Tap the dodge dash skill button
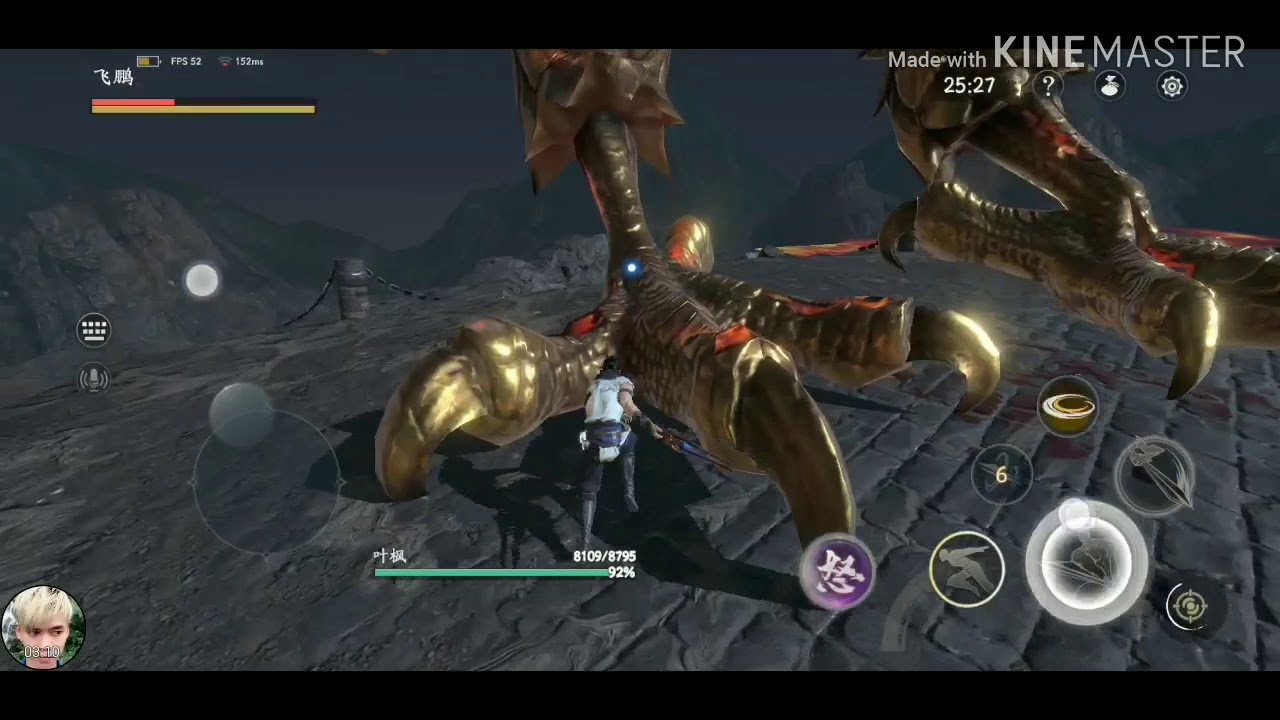This screenshot has height=720, width=1280. (x=967, y=569)
